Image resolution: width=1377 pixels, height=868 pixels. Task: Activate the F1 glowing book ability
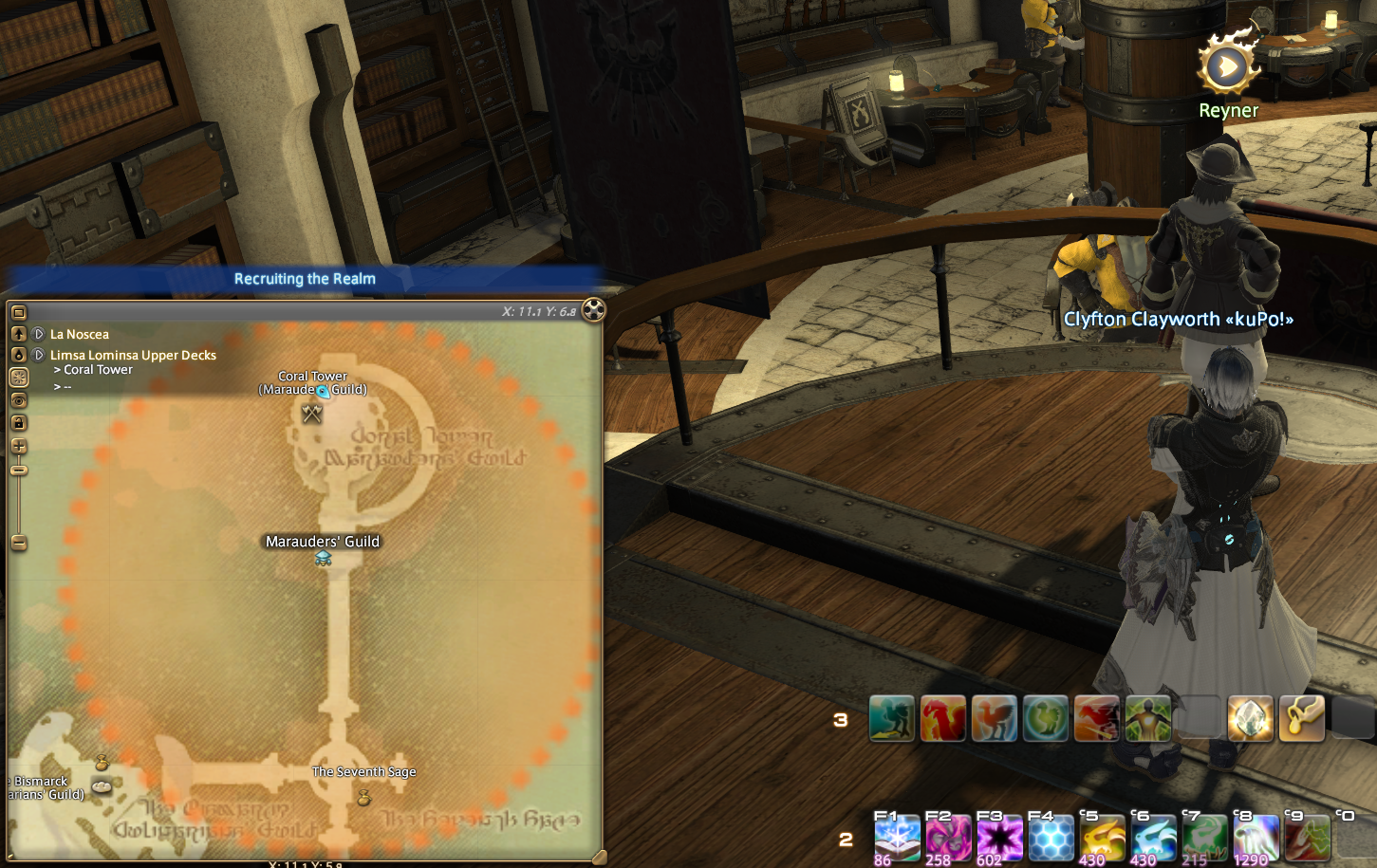coord(897,839)
